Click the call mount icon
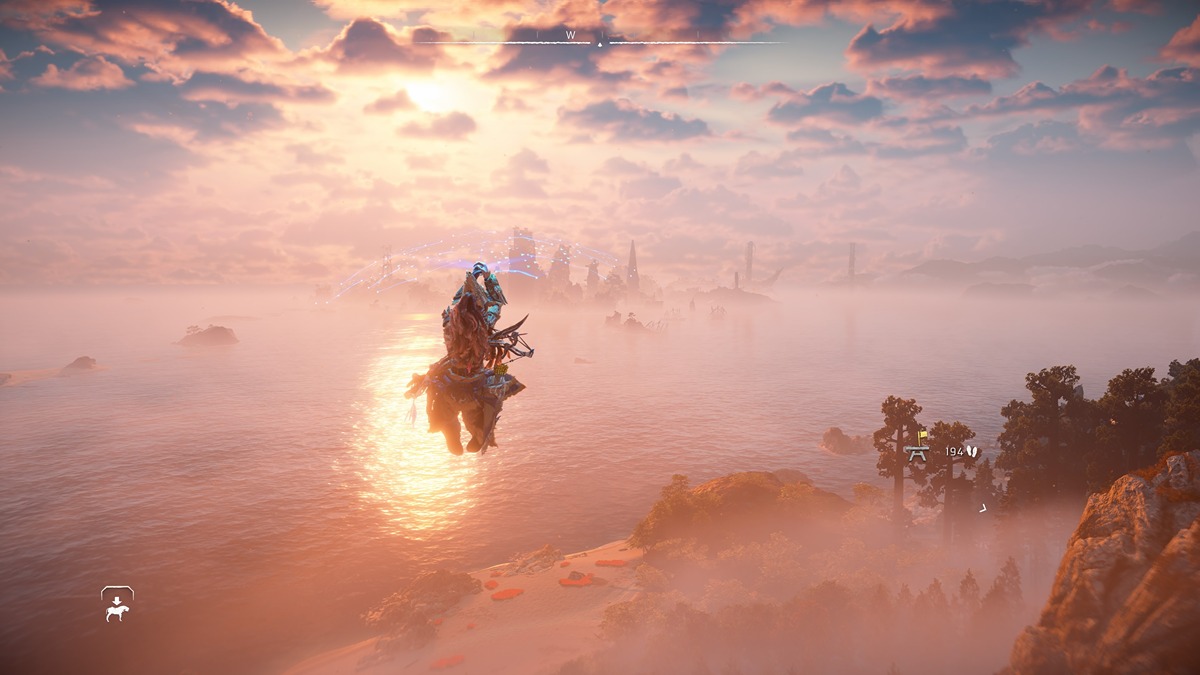This screenshot has width=1200, height=675. pyautogui.click(x=117, y=604)
